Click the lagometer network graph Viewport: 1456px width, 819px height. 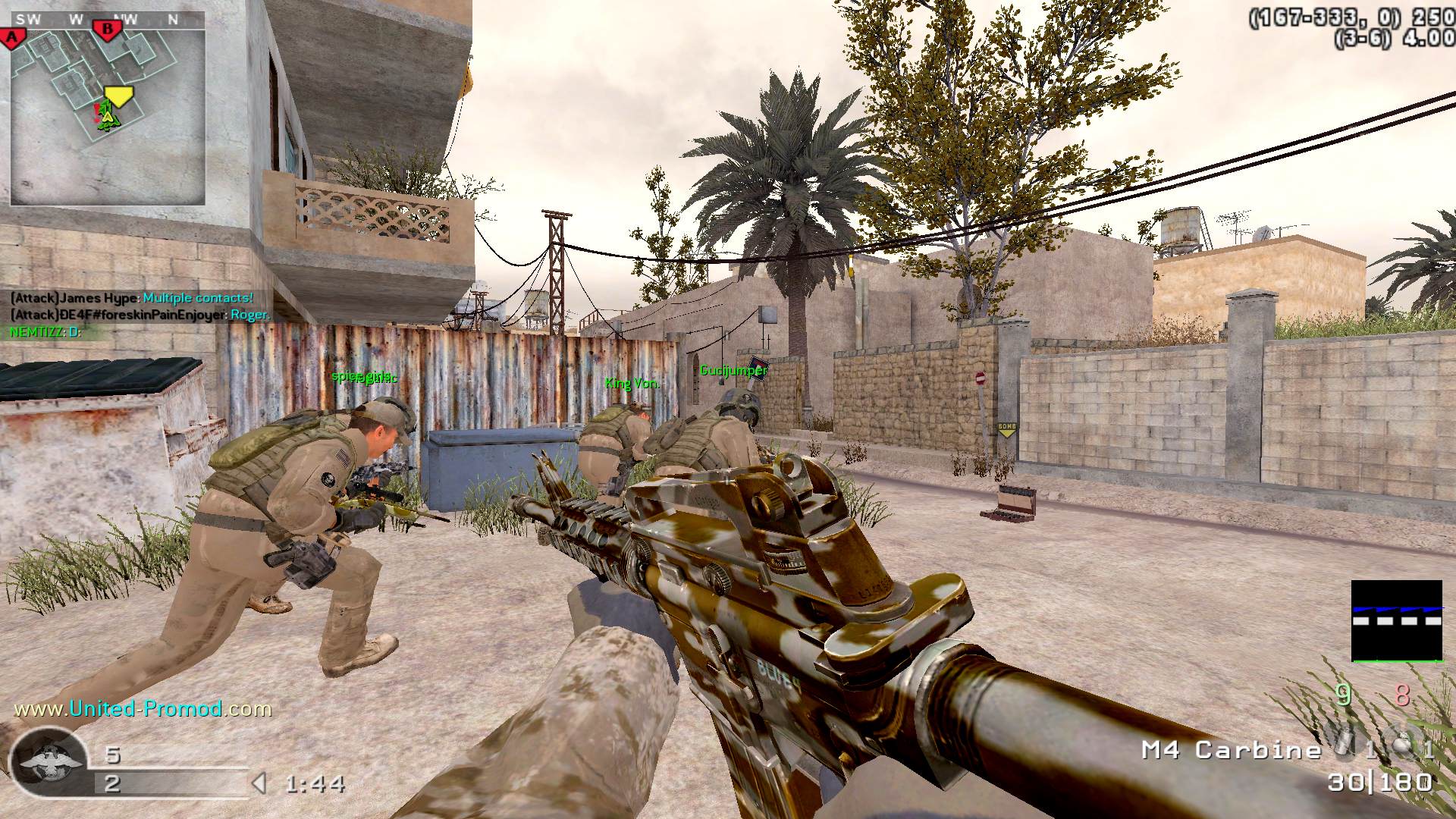point(1396,620)
